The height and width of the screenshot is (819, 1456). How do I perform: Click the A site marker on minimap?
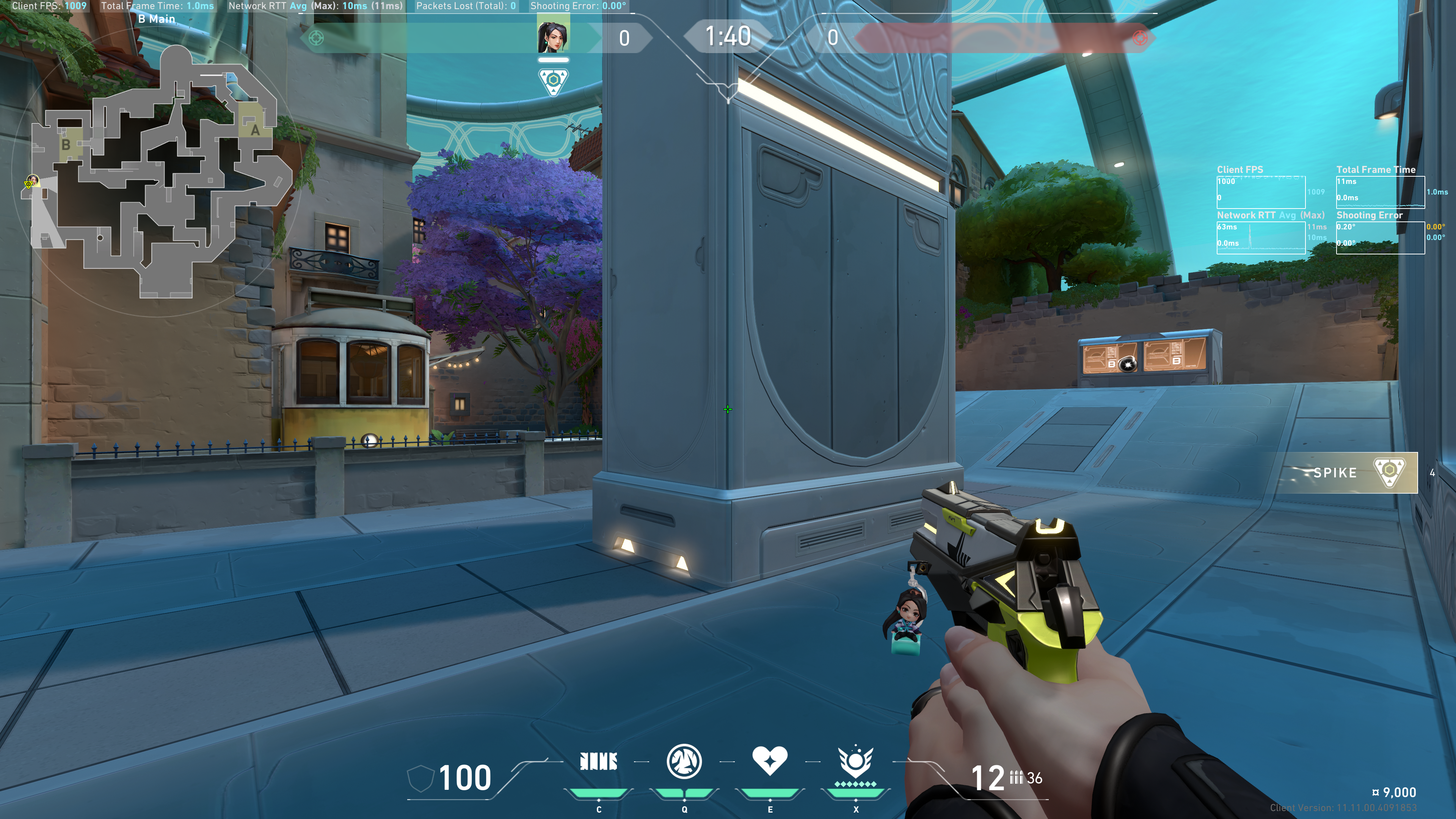tap(255, 130)
